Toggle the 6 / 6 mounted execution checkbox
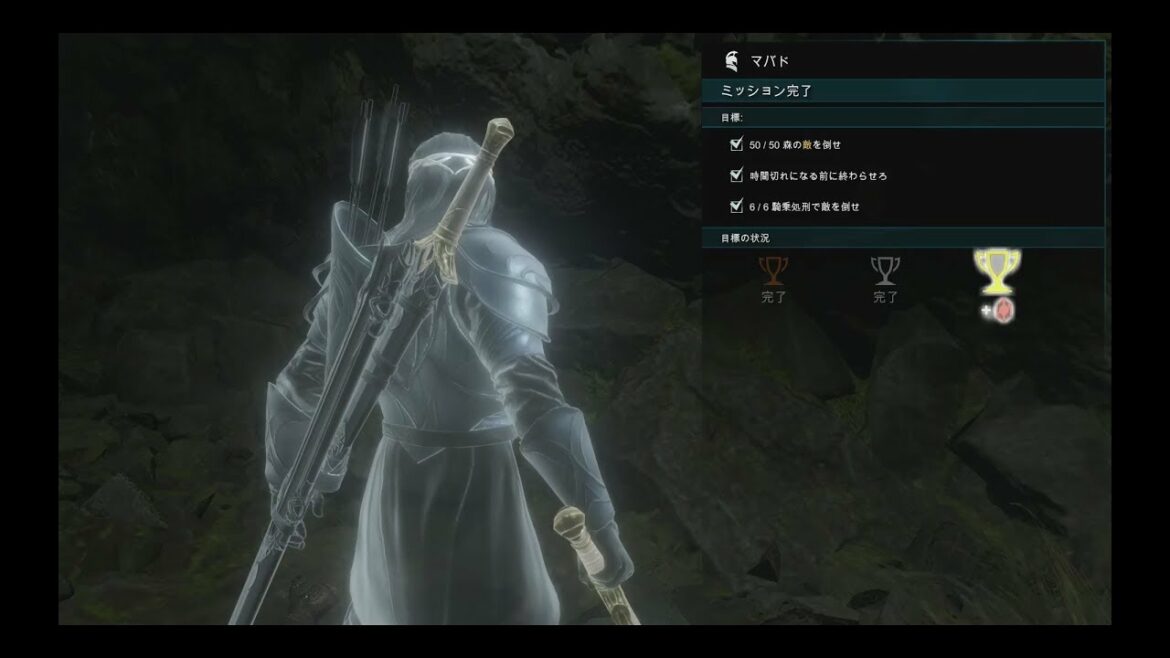The width and height of the screenshot is (1170, 658). [737, 207]
